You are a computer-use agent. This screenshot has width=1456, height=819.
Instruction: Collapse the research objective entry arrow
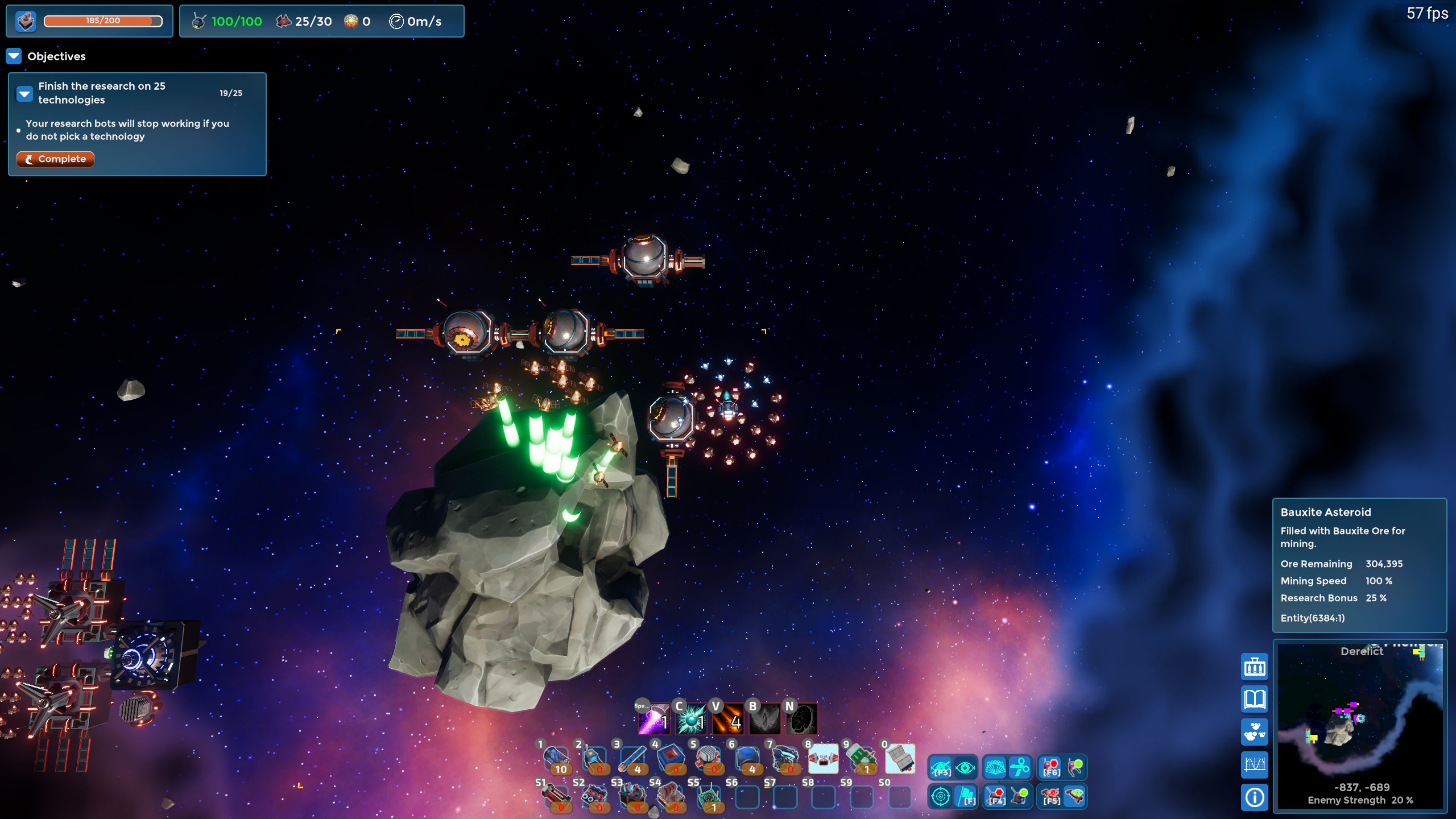[24, 93]
